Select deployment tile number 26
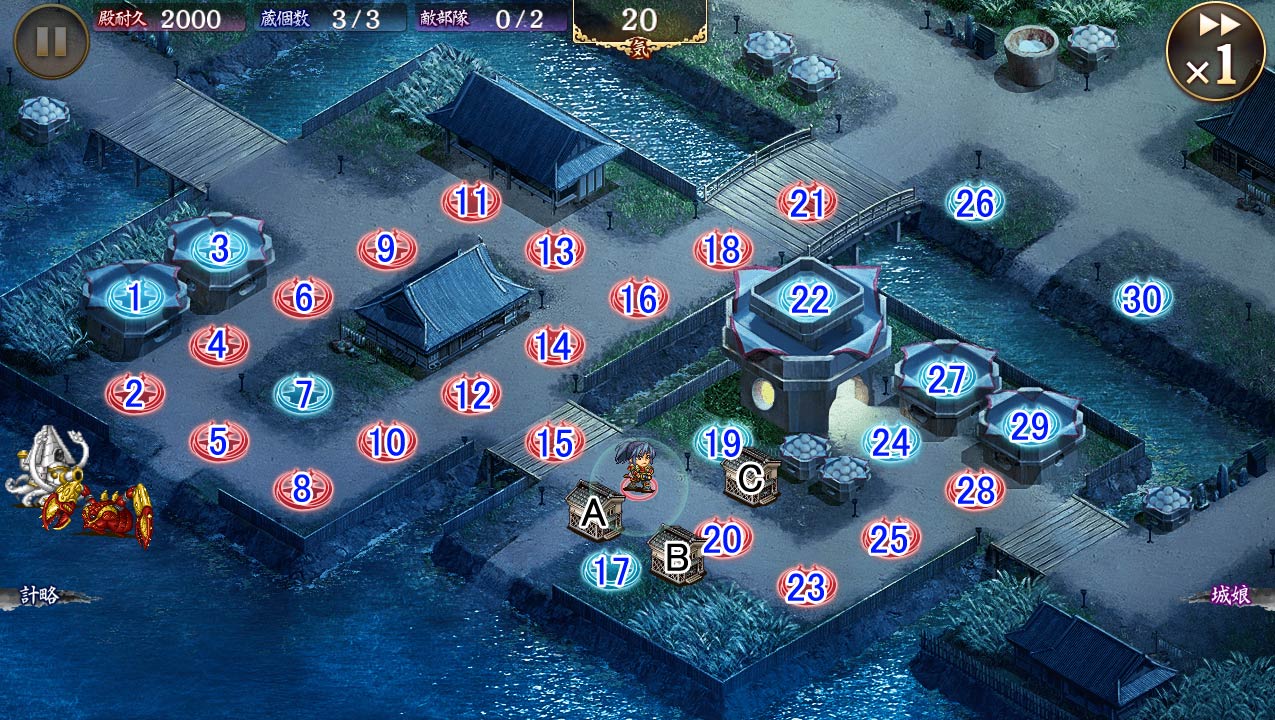This screenshot has height=720, width=1275. (x=975, y=203)
